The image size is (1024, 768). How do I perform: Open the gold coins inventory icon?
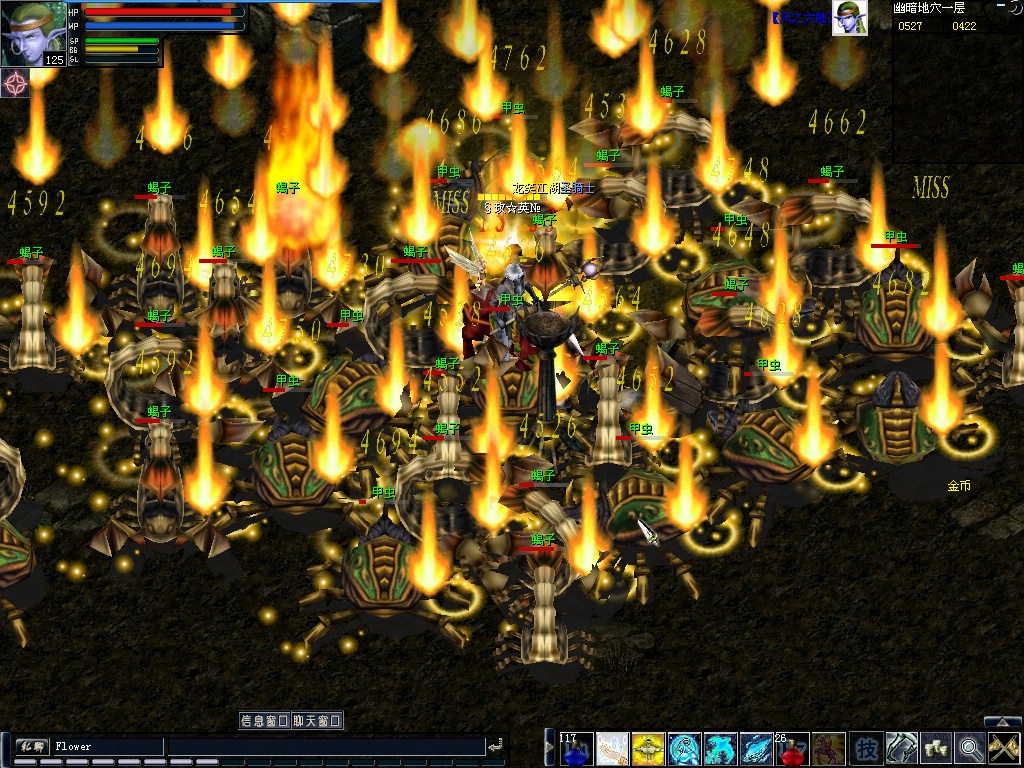coord(936,748)
